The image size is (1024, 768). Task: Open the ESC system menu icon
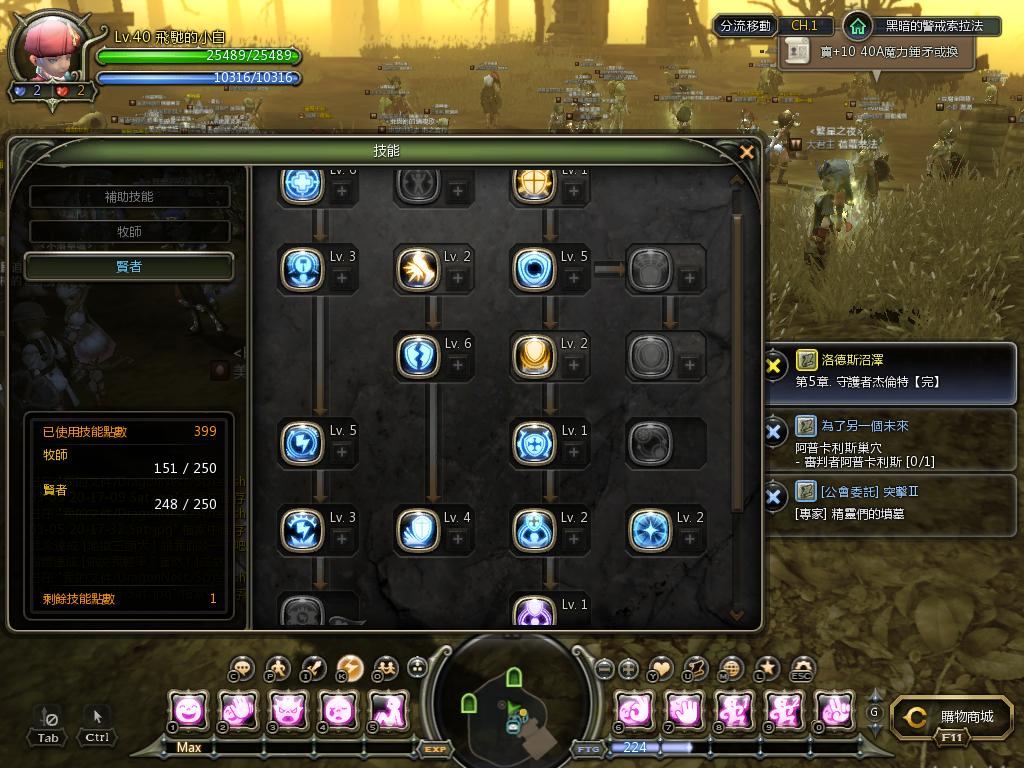click(801, 668)
